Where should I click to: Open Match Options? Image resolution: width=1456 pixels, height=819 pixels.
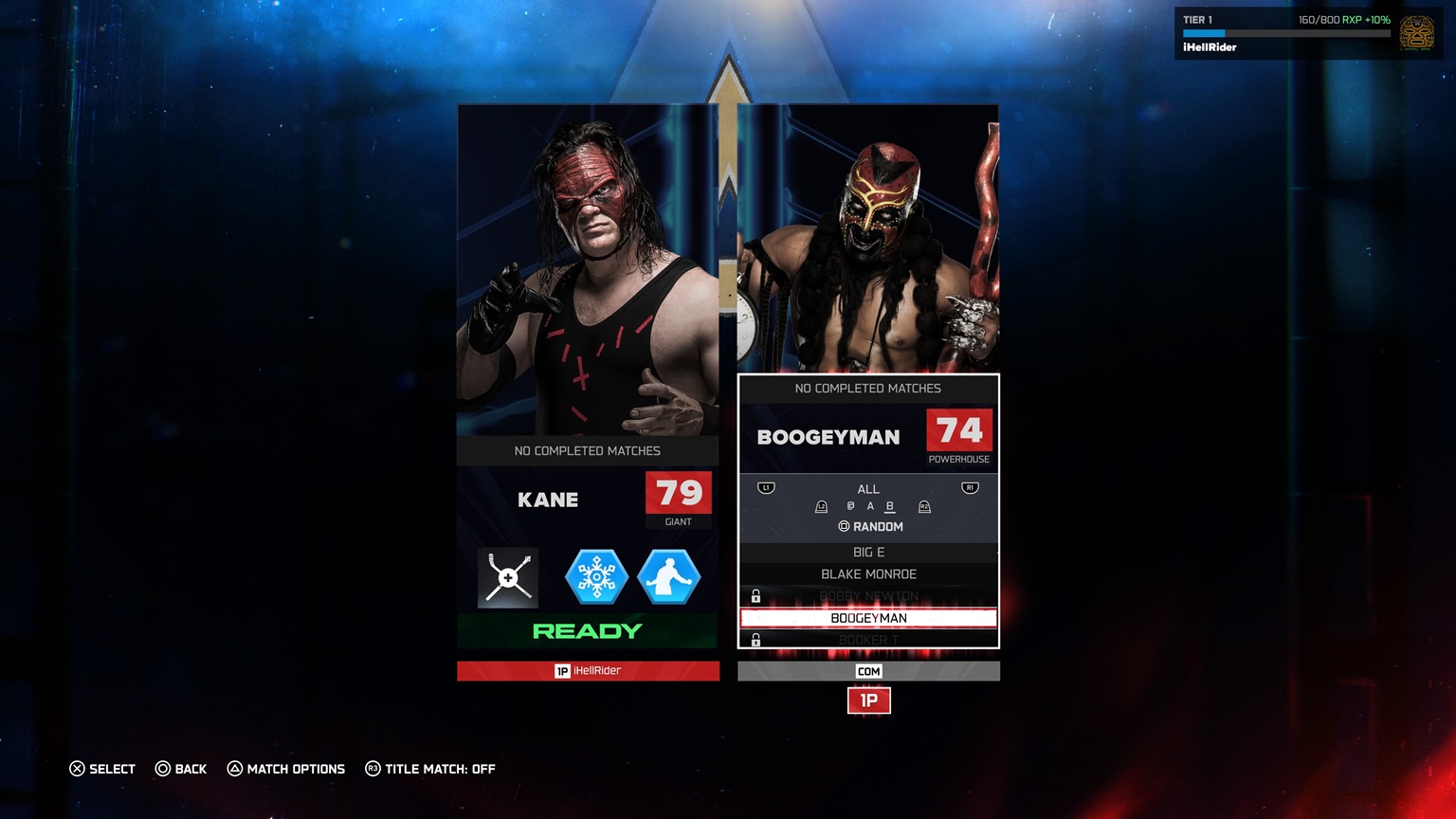(x=286, y=769)
